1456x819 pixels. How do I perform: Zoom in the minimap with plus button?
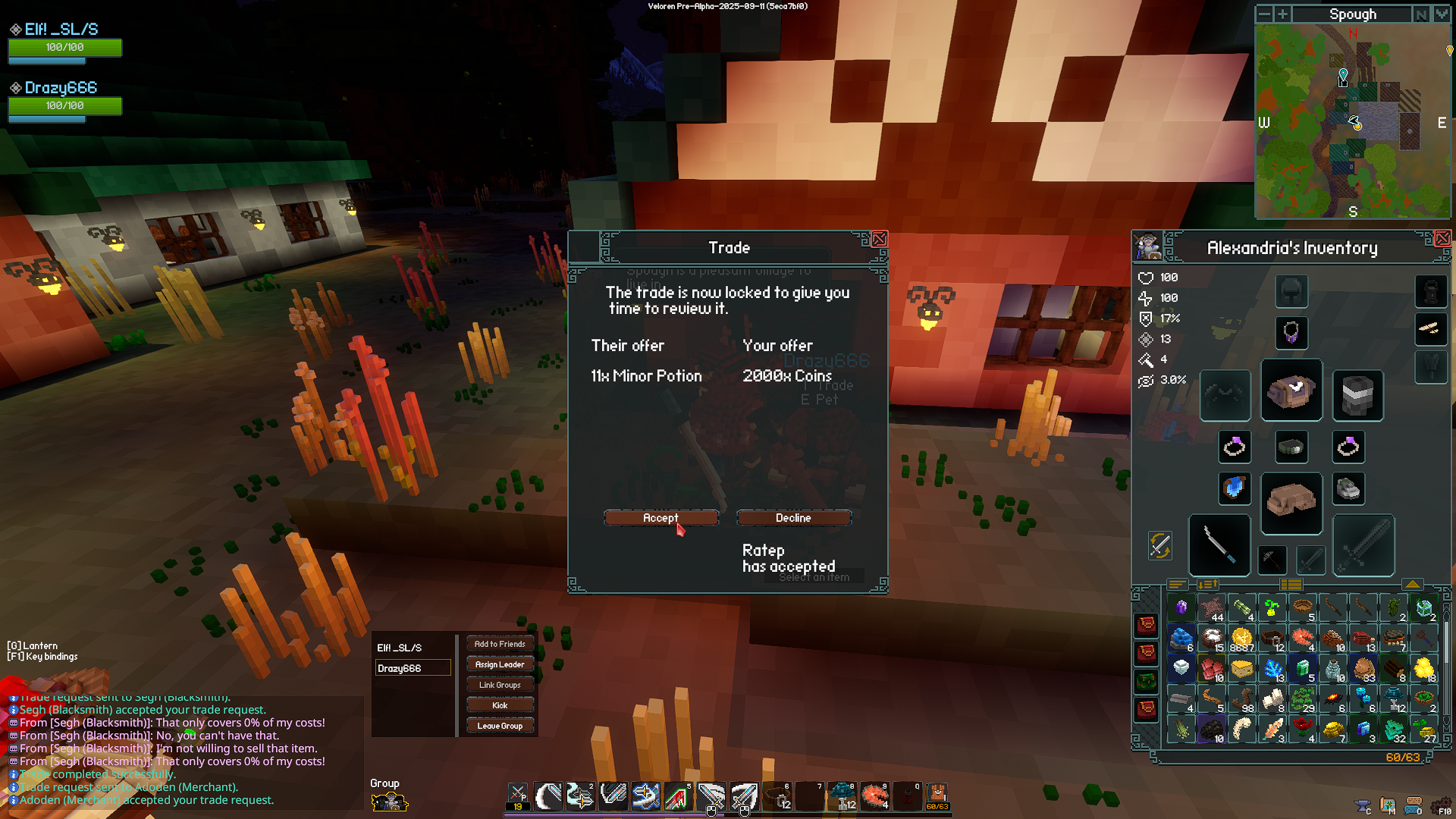[1282, 14]
